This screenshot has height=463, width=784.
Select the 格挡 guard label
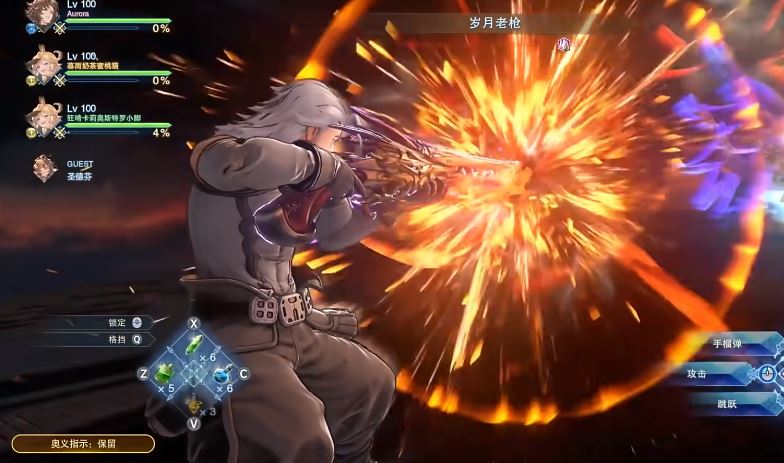tap(117, 339)
